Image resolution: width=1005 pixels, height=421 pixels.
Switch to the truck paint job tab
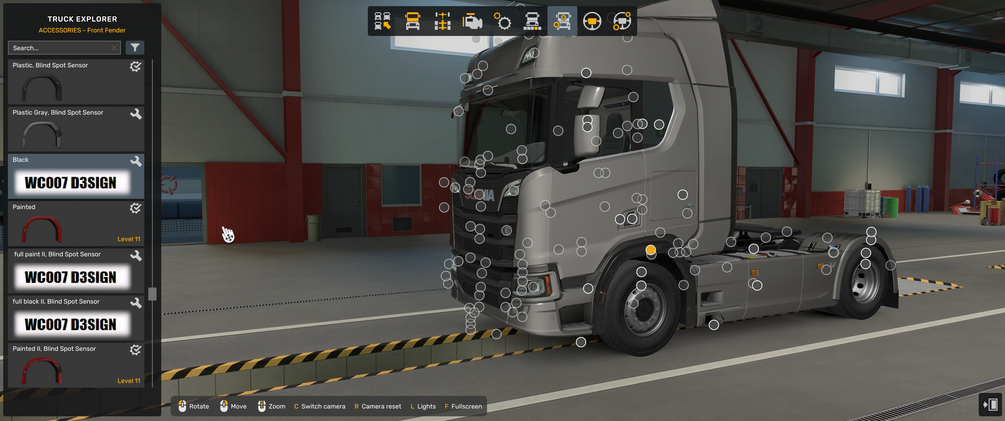532,21
